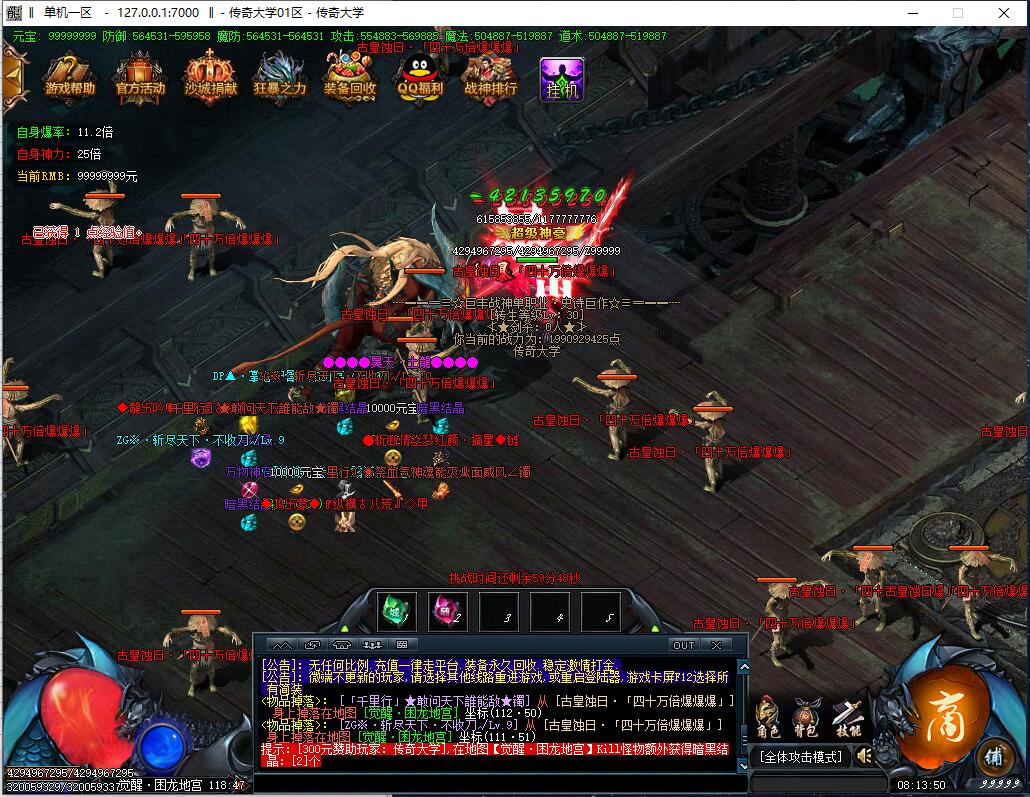Open the 装备回收 equipment recycling icon

[350, 74]
